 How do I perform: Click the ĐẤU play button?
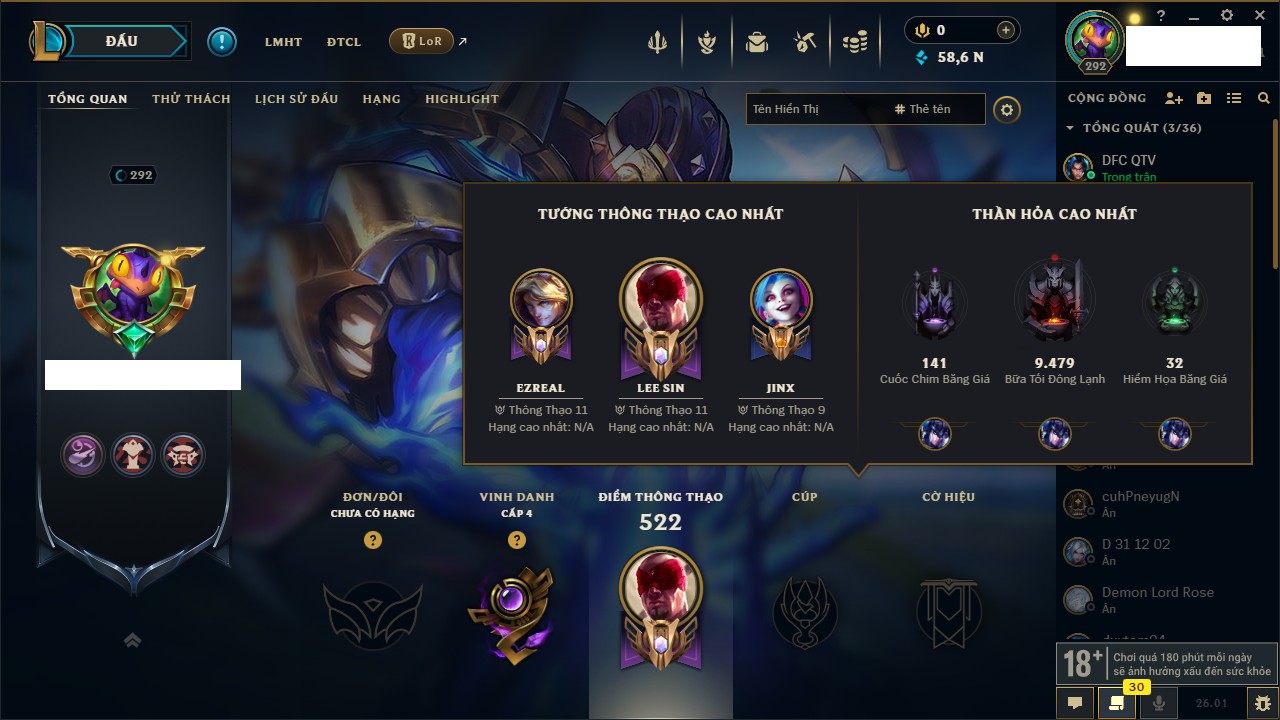click(122, 41)
